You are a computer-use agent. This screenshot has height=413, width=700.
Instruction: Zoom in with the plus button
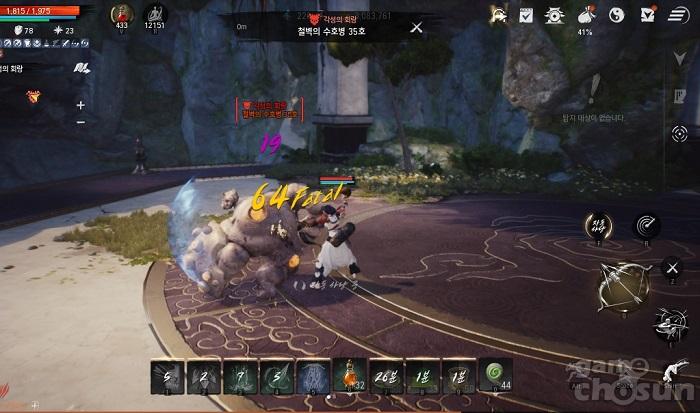tap(81, 105)
